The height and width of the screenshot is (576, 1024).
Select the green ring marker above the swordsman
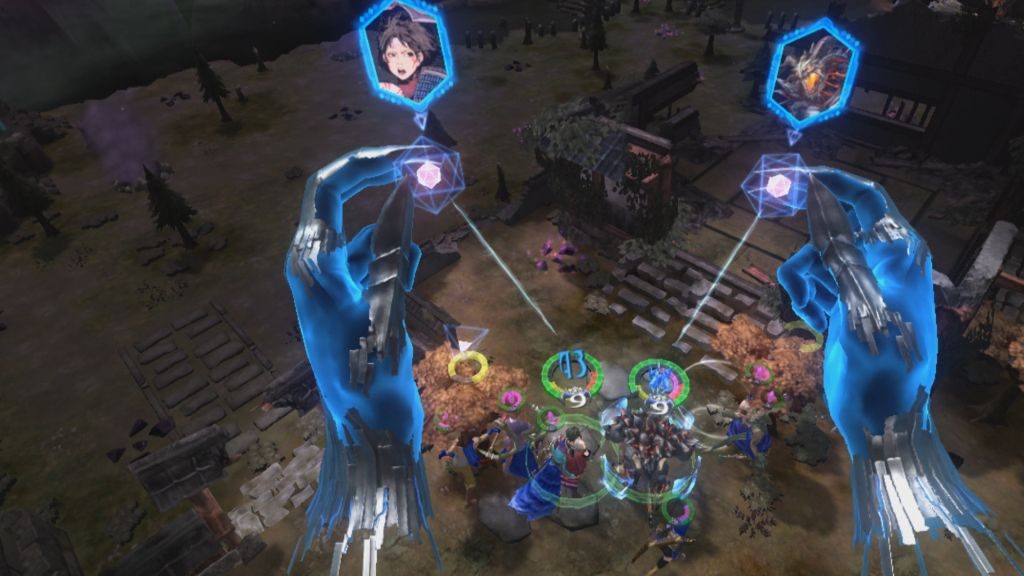click(x=572, y=372)
